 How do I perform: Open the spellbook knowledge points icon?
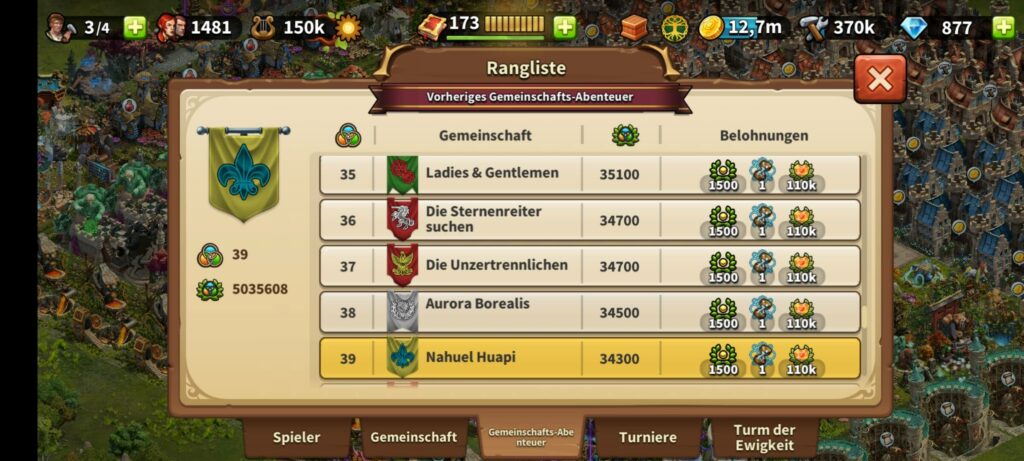pyautogui.click(x=432, y=26)
